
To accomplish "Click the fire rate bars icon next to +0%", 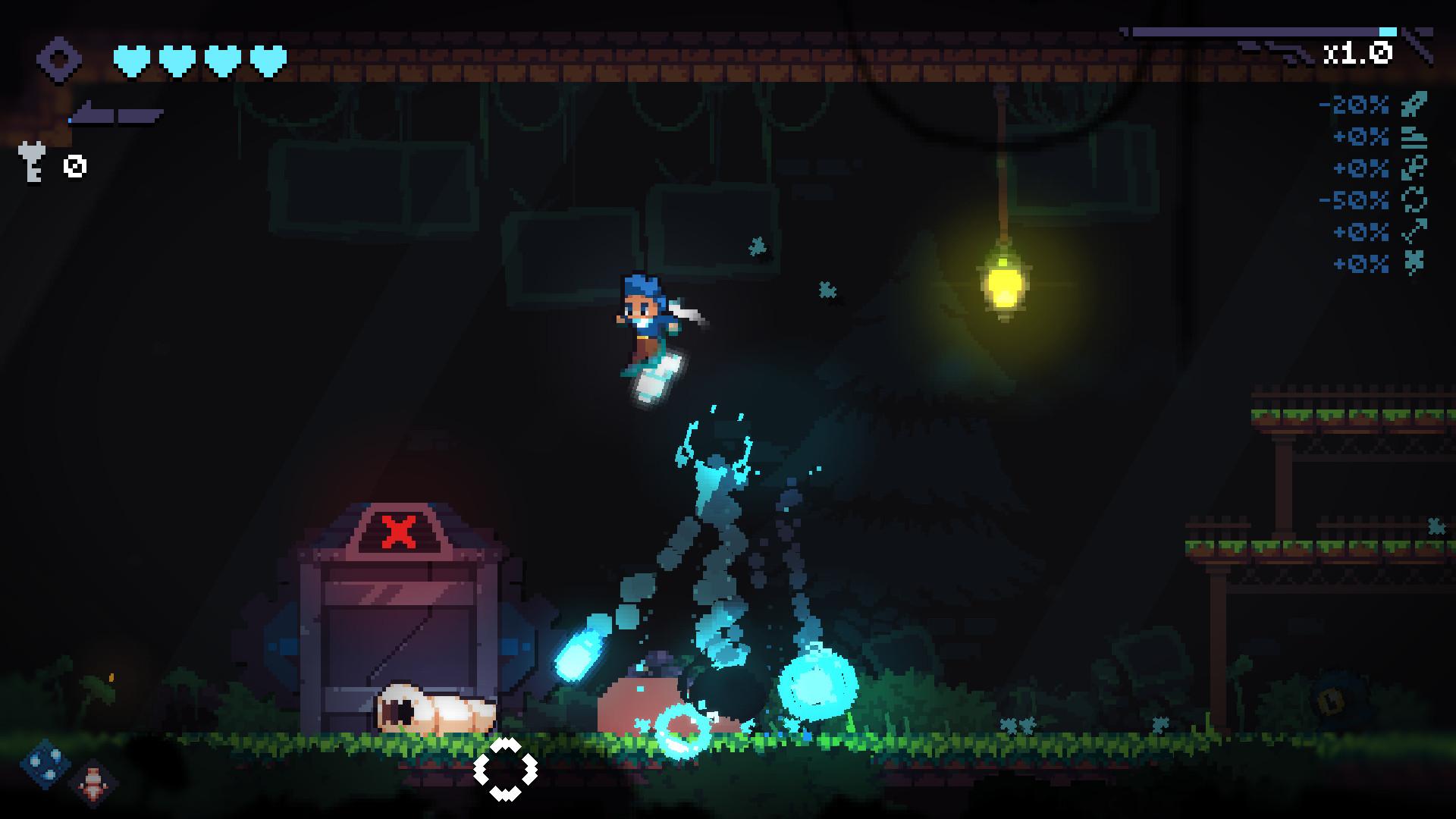I will (1414, 136).
